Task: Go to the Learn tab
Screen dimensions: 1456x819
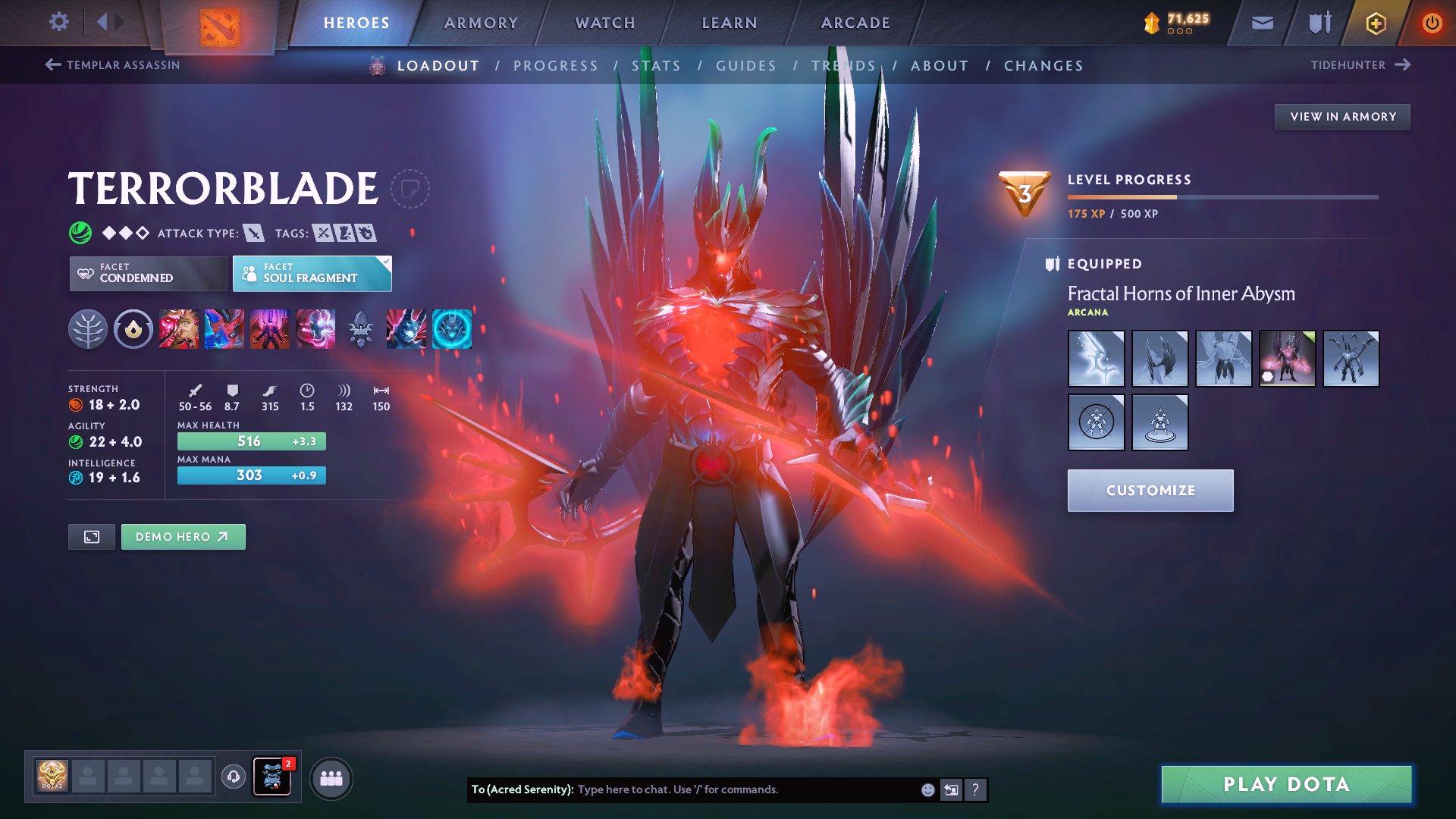Action: (x=730, y=23)
